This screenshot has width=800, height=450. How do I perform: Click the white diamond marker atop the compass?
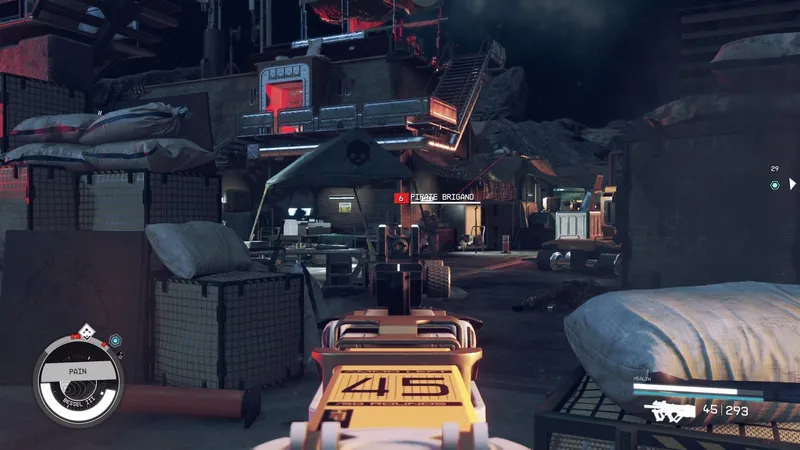[87, 330]
